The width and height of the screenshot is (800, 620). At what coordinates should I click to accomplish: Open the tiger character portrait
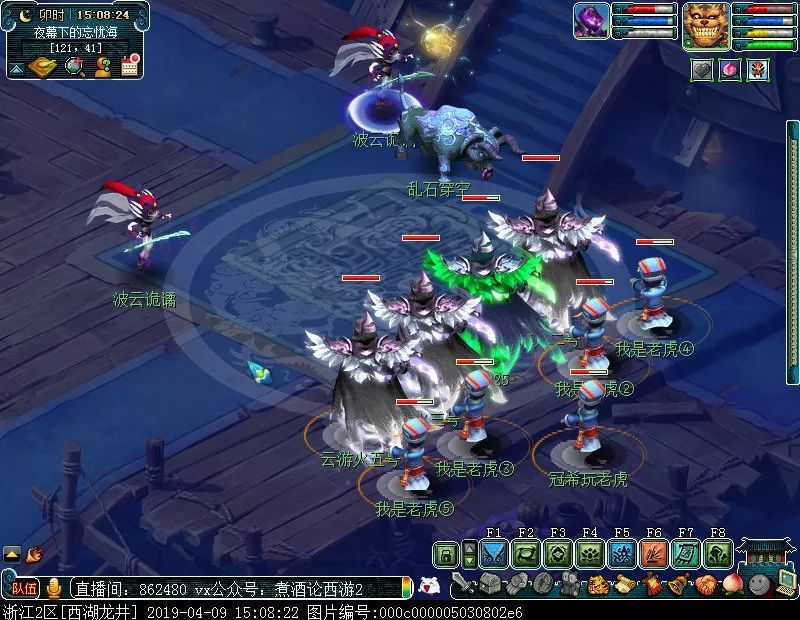706,25
